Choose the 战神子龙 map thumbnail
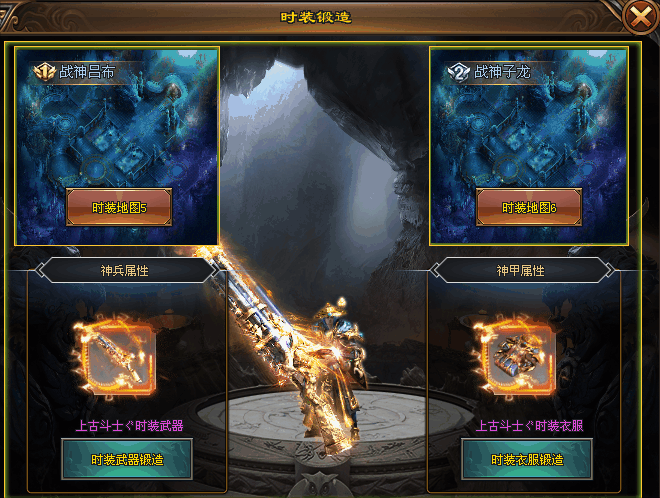This screenshot has height=498, width=660. 529,130
